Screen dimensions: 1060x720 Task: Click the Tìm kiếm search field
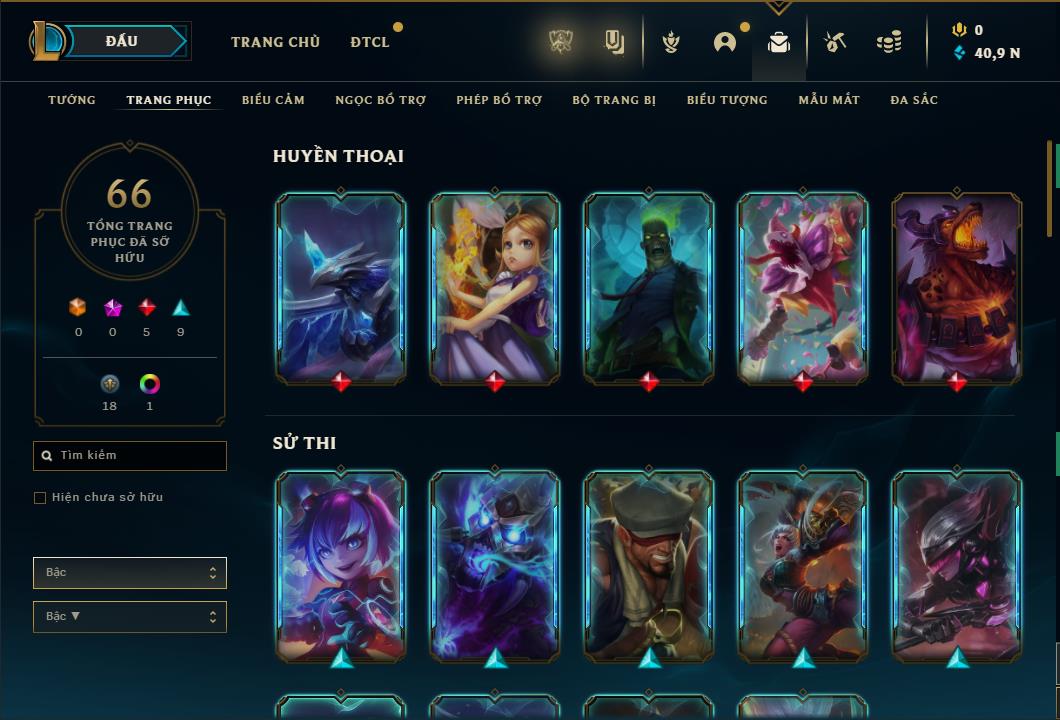[x=130, y=456]
